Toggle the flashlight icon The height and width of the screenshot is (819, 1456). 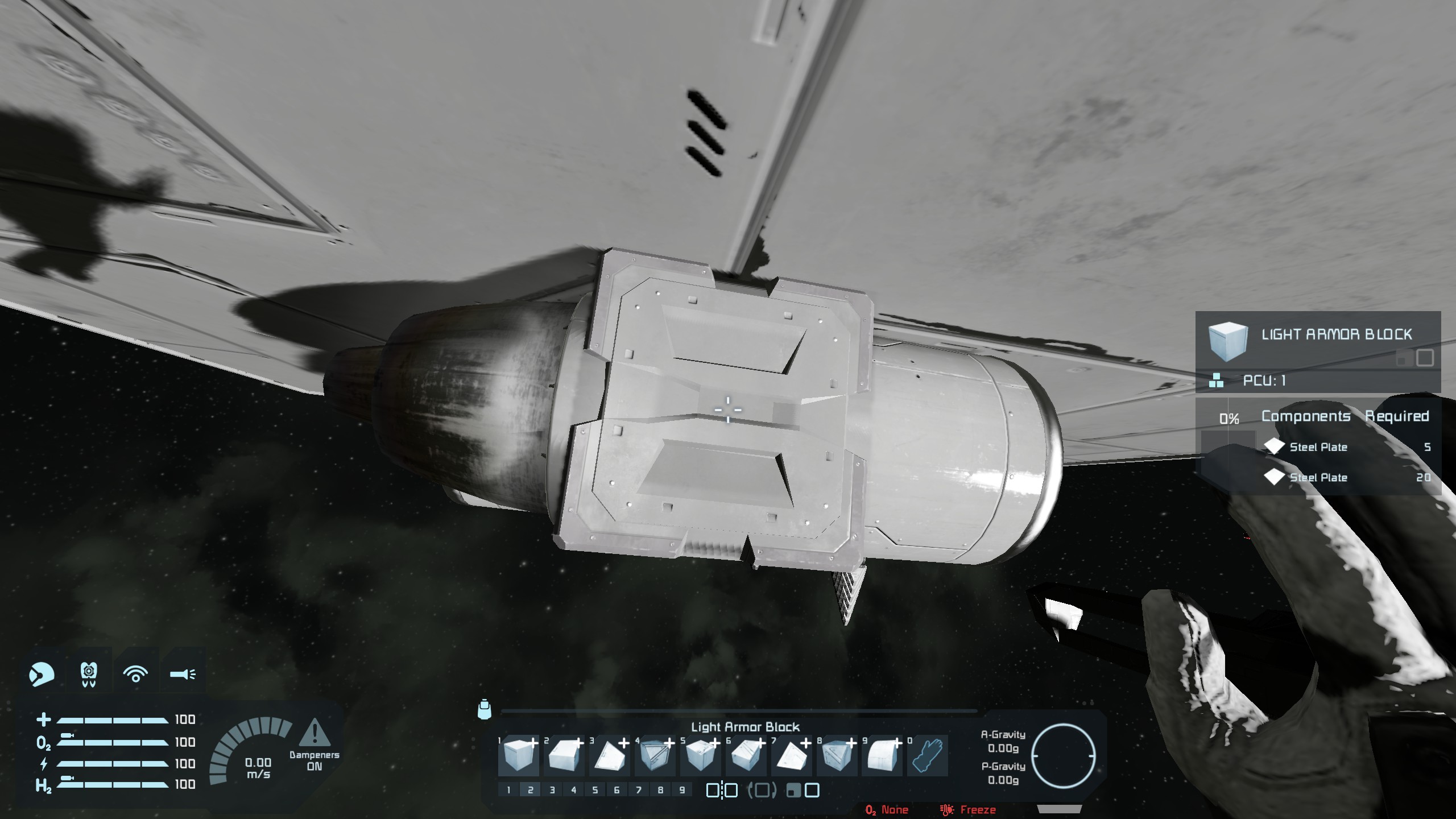(x=183, y=675)
